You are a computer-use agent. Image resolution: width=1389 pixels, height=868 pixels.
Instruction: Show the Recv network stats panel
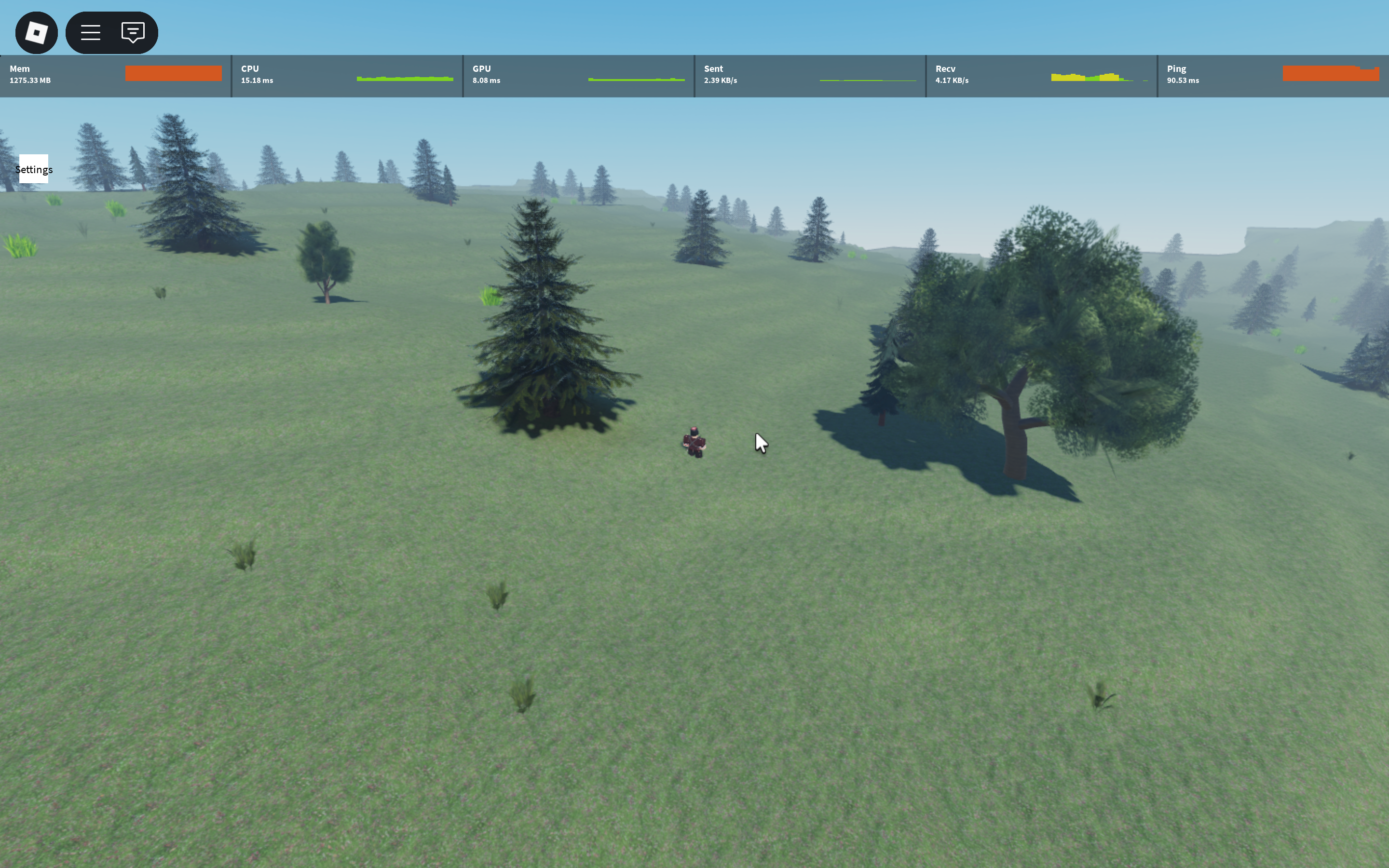pyautogui.click(x=1041, y=76)
